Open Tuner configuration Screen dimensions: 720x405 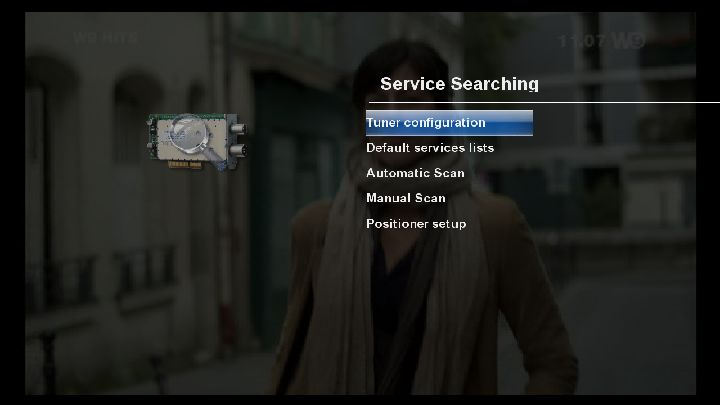(426, 123)
